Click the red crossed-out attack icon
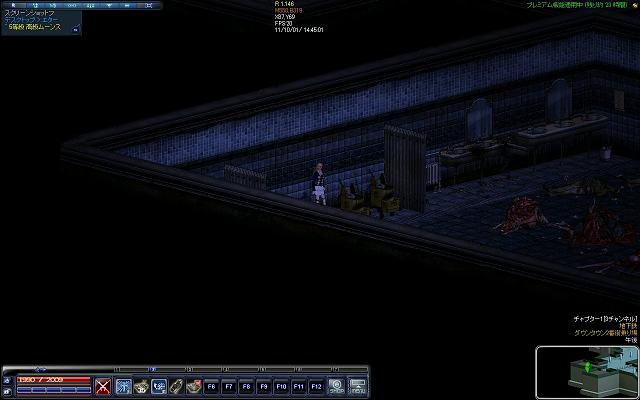This screenshot has width=640, height=400. tap(102, 385)
